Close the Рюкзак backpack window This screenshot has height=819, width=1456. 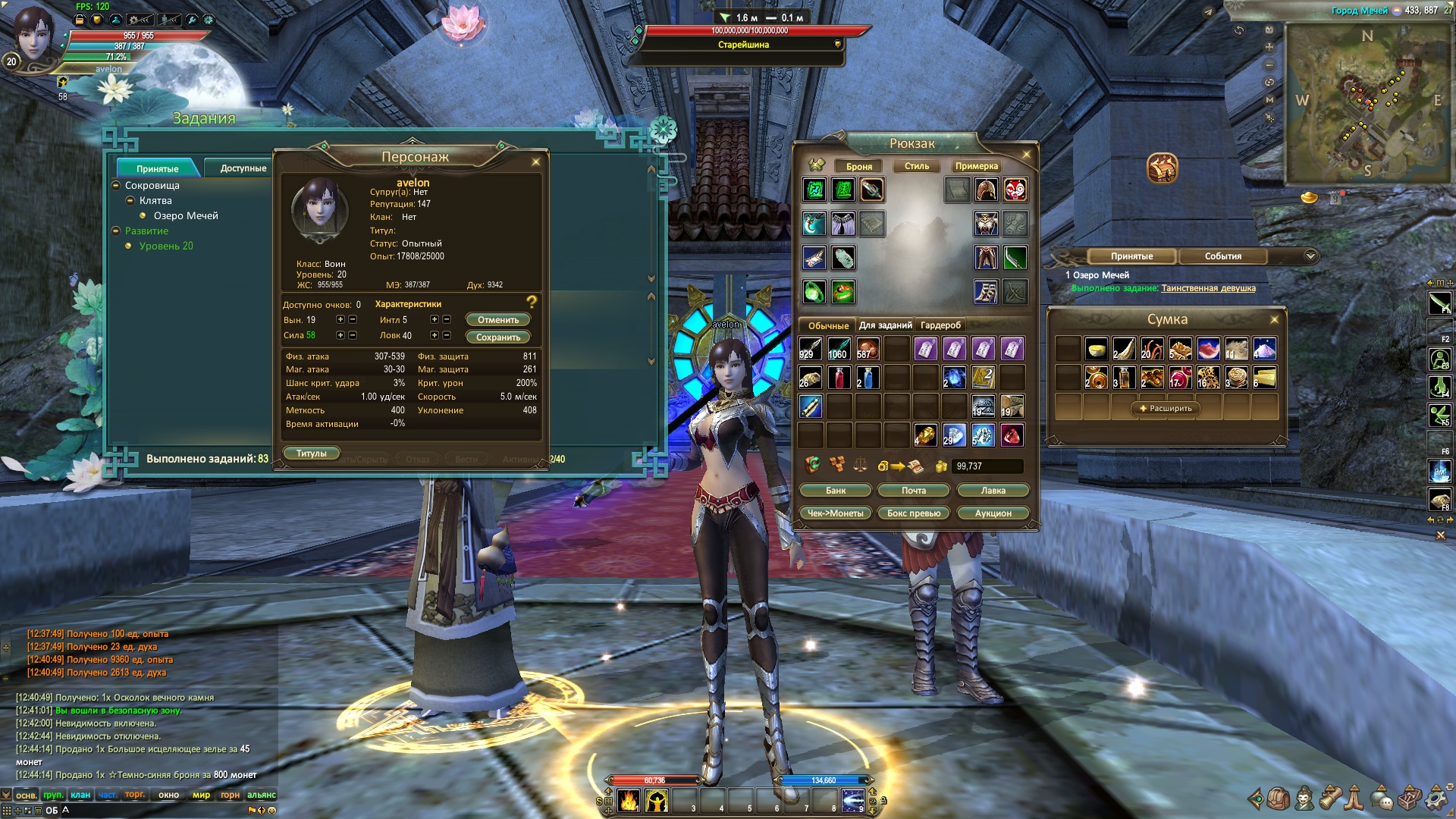(x=1027, y=155)
